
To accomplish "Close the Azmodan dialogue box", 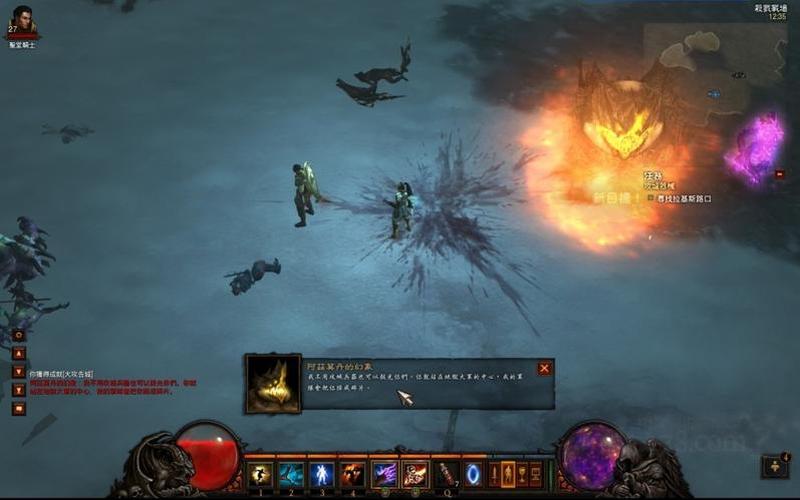I will point(544,368).
